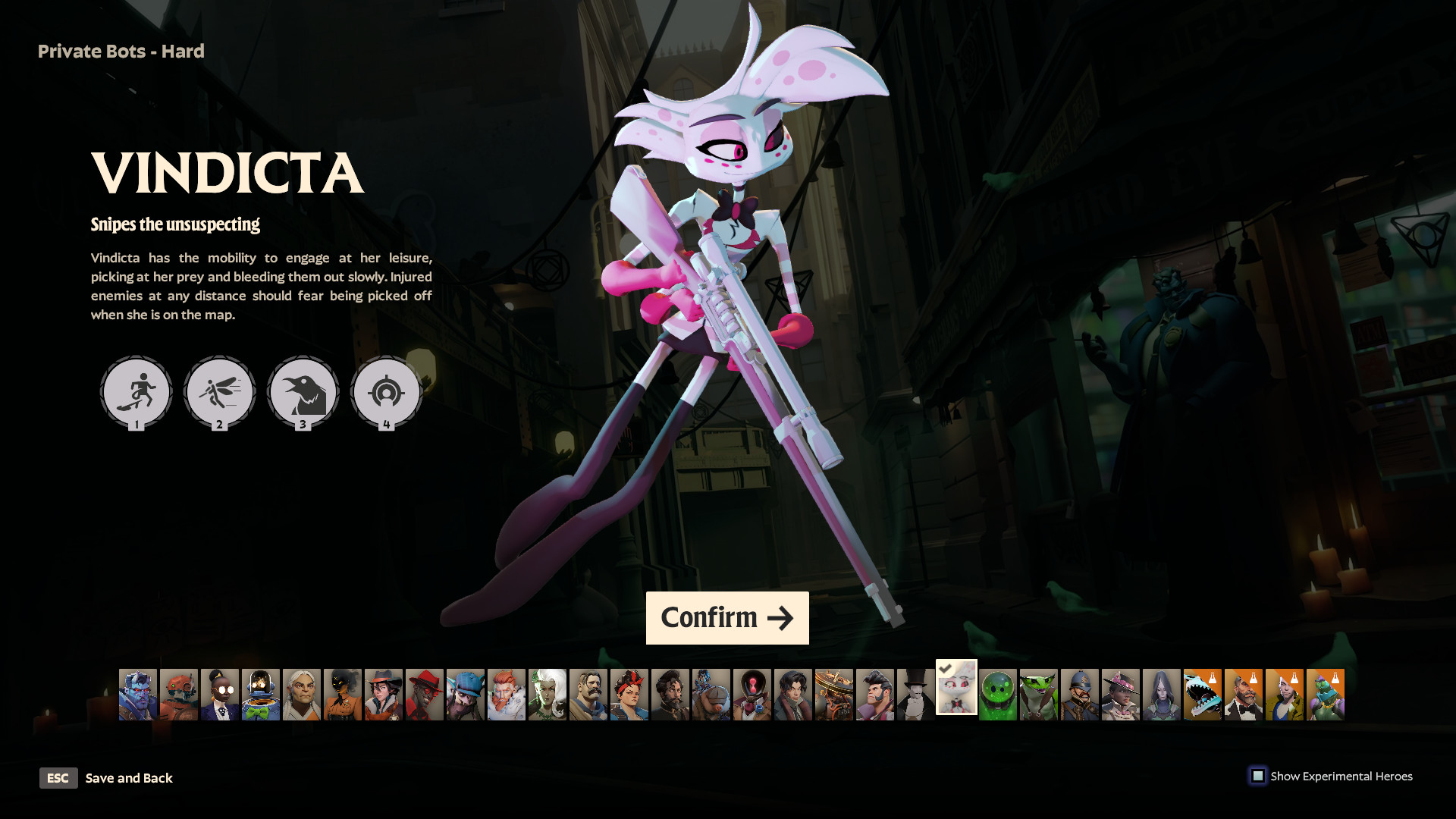The width and height of the screenshot is (1456, 819).
Task: Enable the Show Experimental Heroes checkbox
Action: click(x=1260, y=776)
